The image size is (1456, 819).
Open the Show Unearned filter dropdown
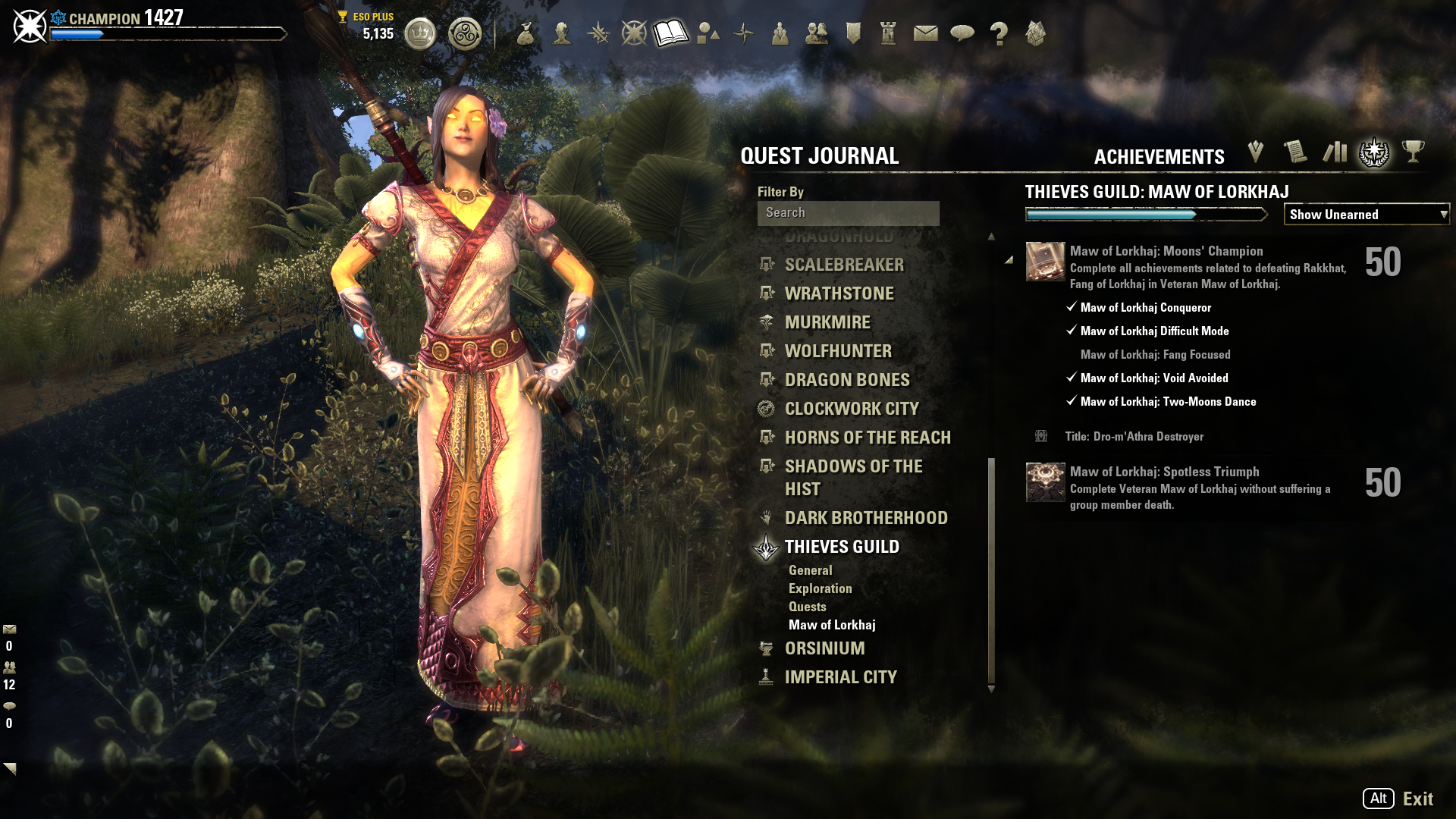pos(1367,215)
